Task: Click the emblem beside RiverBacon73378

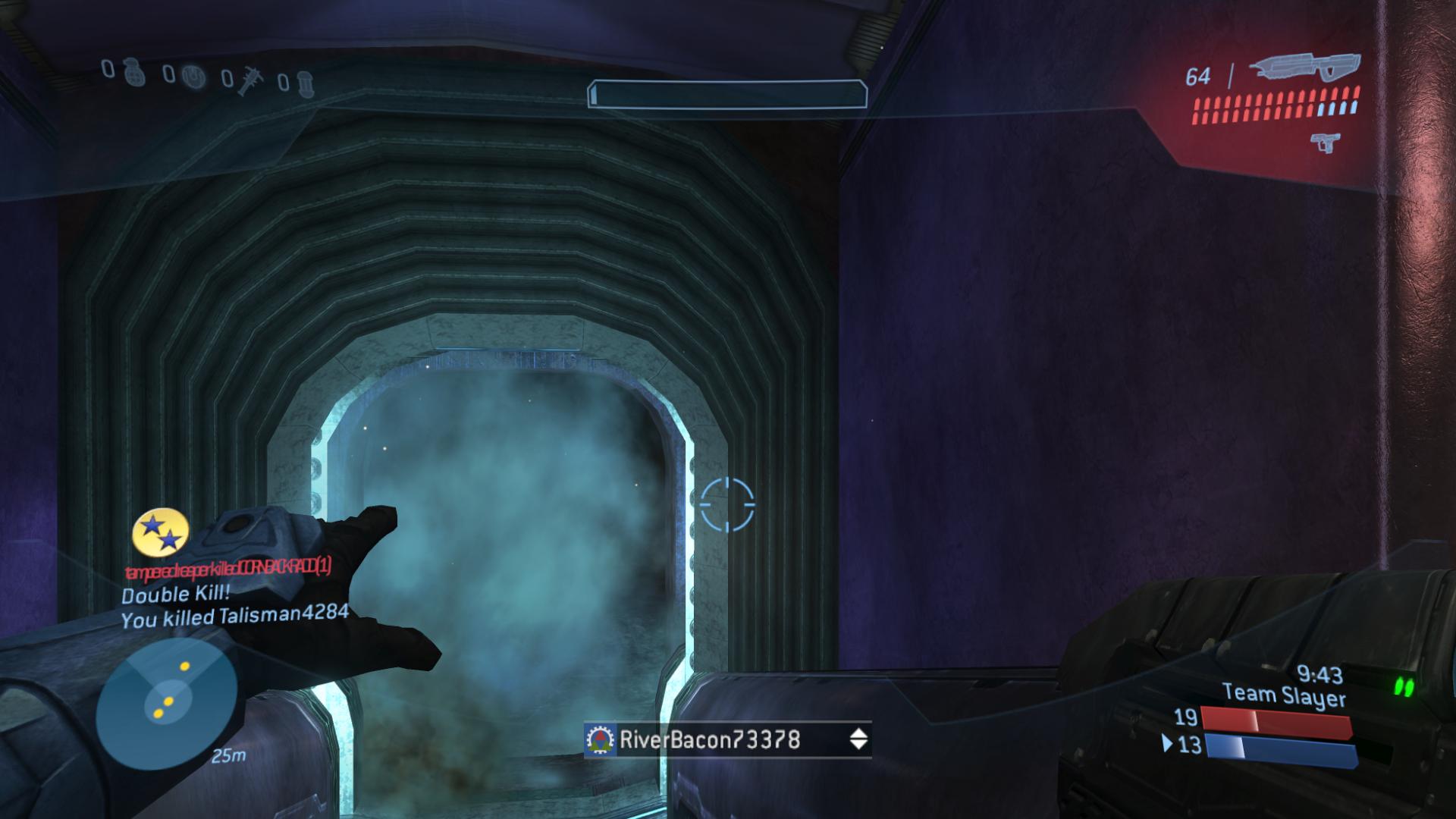Action: coord(601,740)
